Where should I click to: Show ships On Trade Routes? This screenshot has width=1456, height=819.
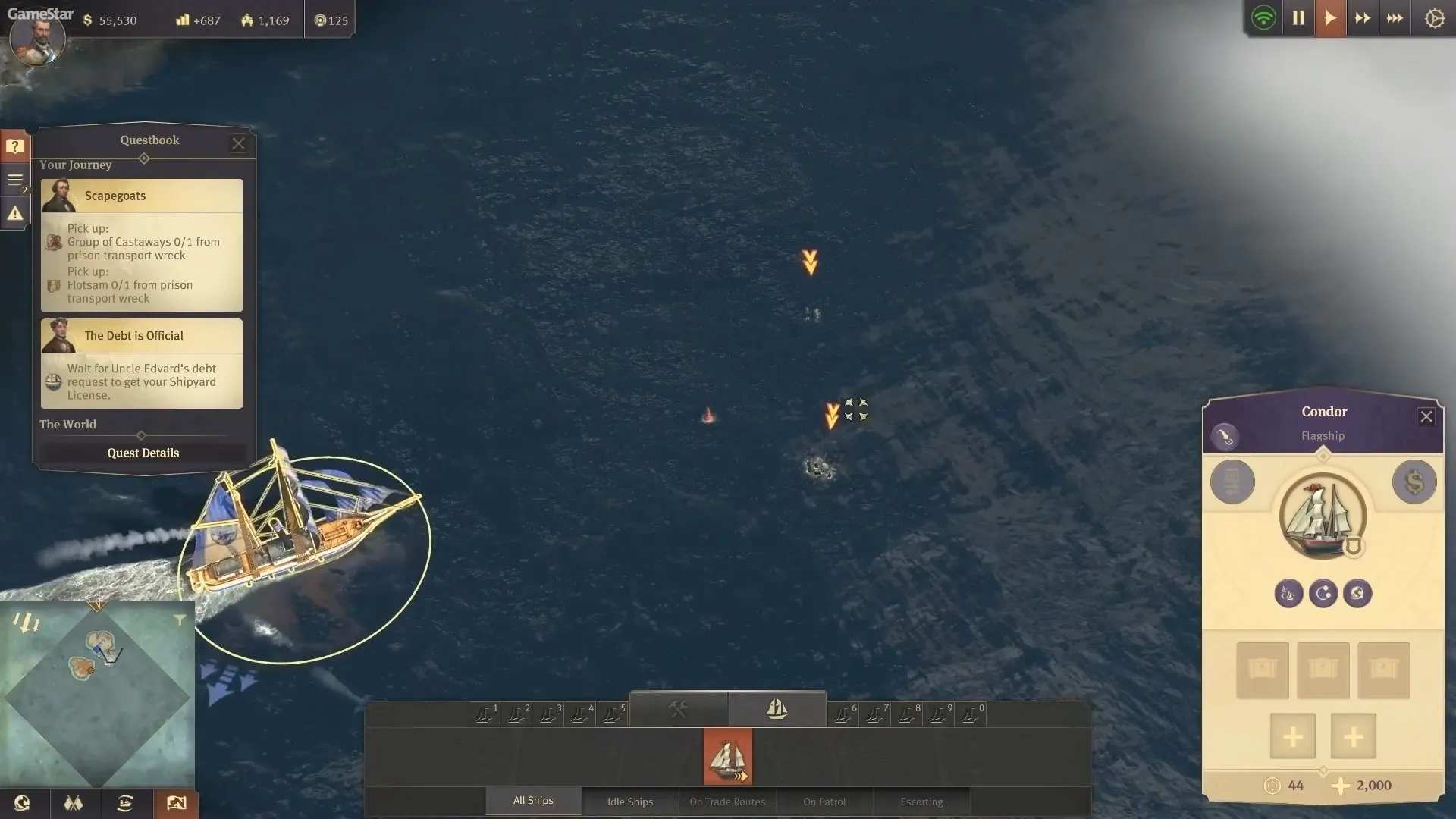pyautogui.click(x=727, y=802)
